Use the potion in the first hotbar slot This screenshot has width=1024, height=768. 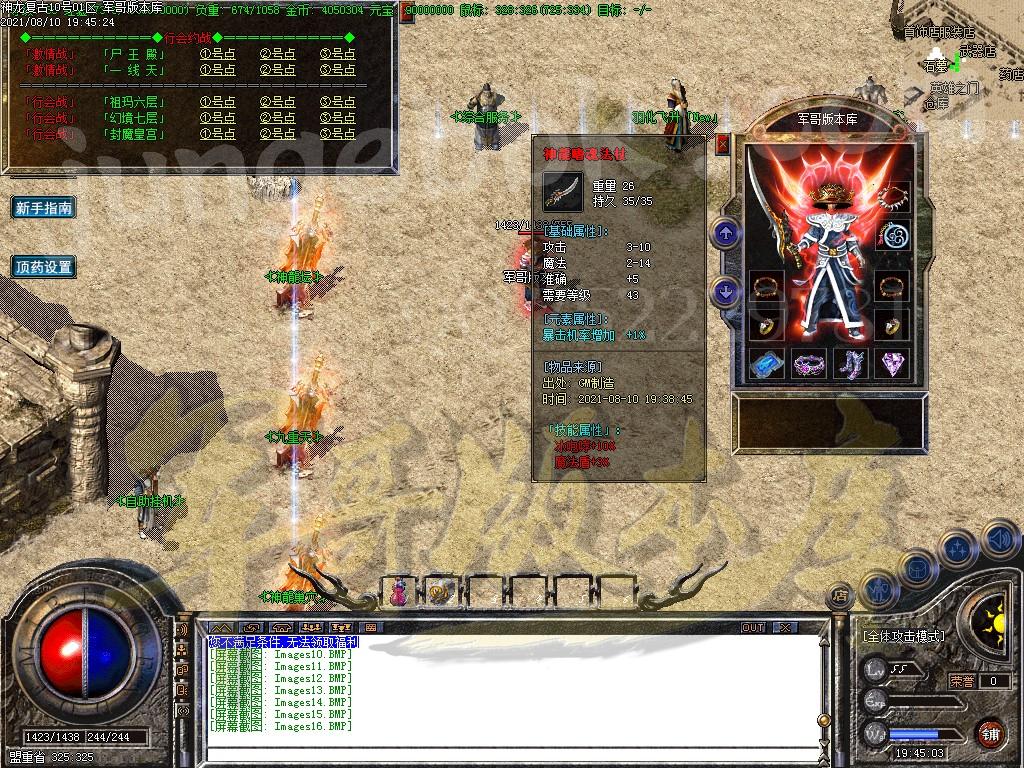398,592
